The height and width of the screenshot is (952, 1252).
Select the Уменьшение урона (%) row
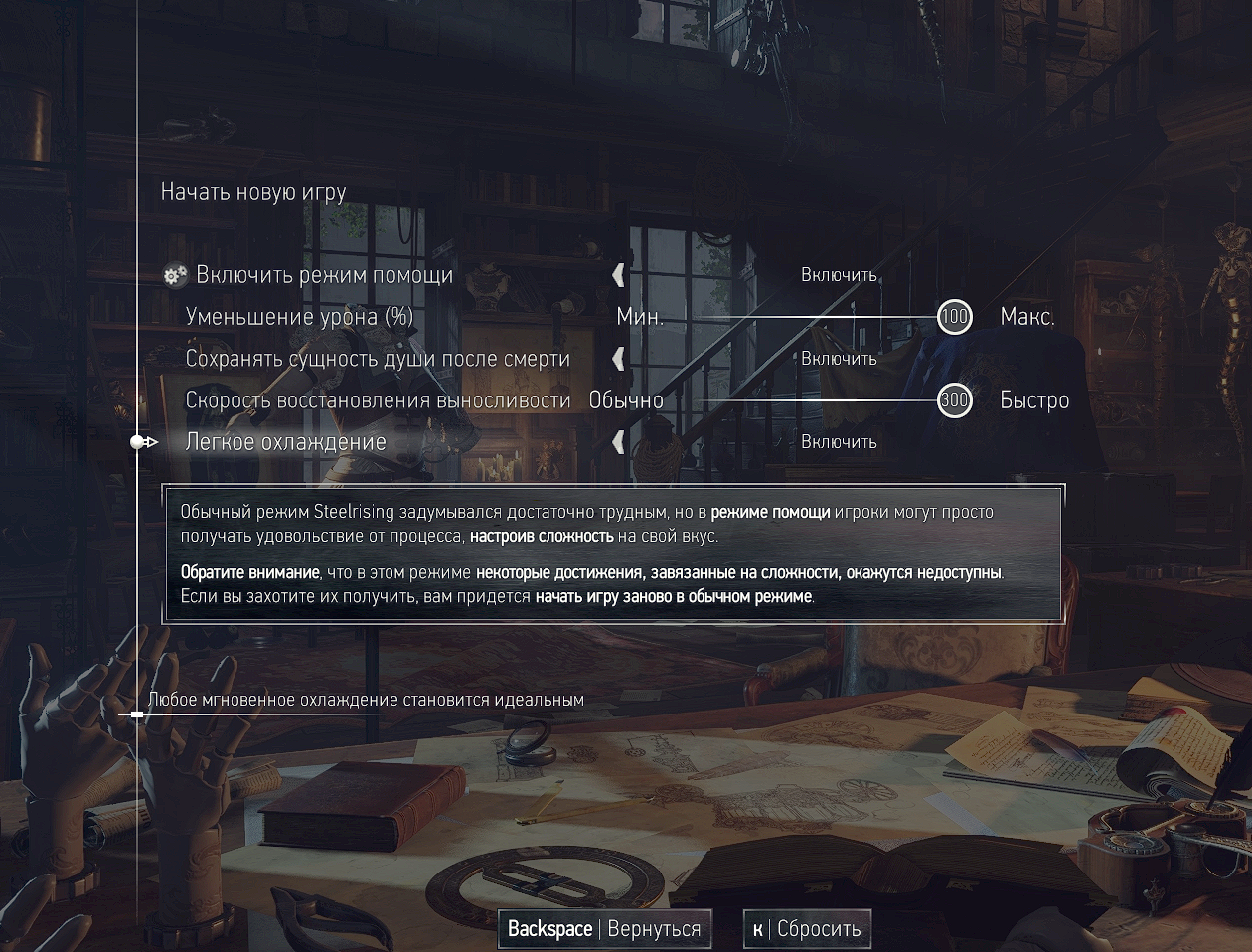coord(299,317)
